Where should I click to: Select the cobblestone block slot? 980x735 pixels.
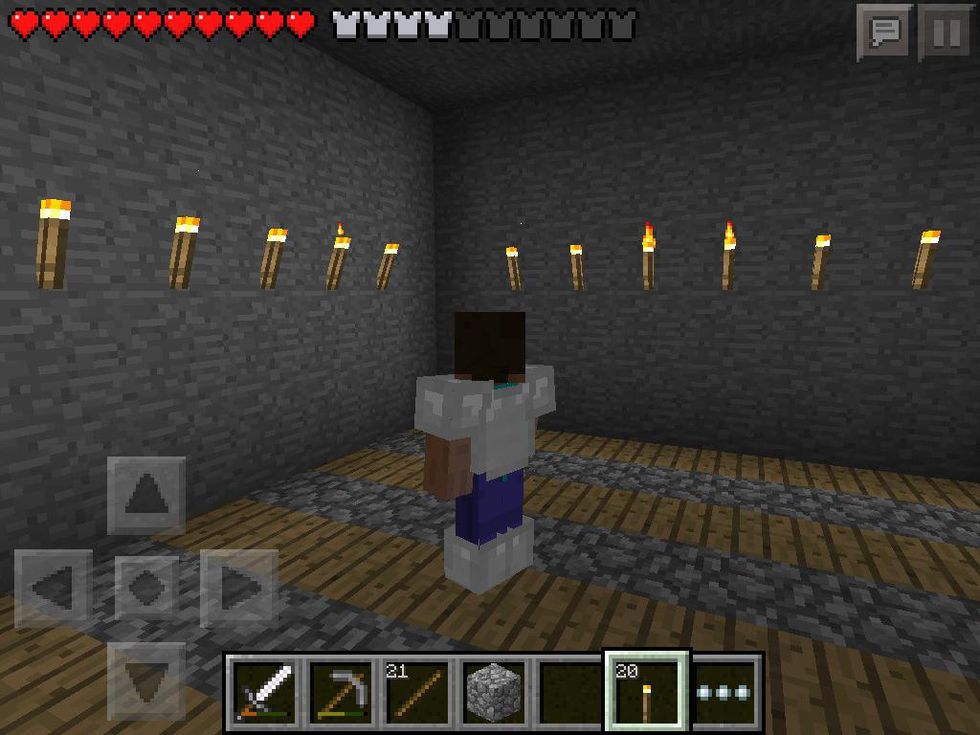[494, 690]
